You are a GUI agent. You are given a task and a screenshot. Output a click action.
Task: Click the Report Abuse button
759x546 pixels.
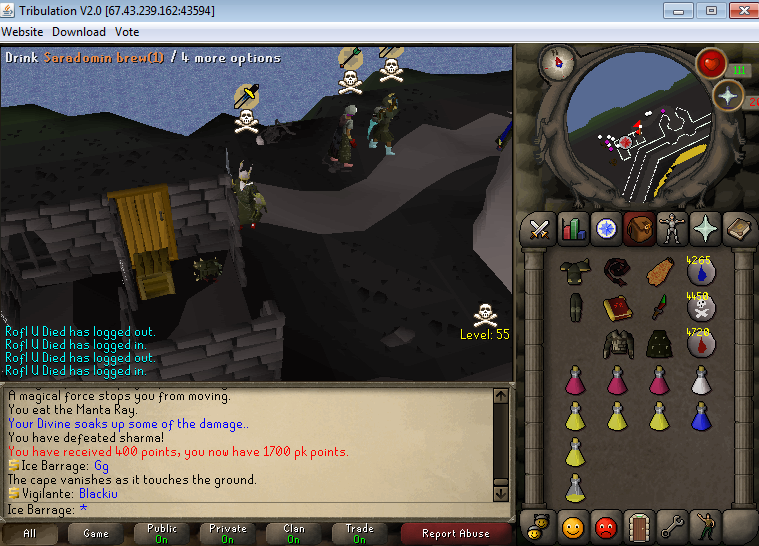tap(455, 533)
